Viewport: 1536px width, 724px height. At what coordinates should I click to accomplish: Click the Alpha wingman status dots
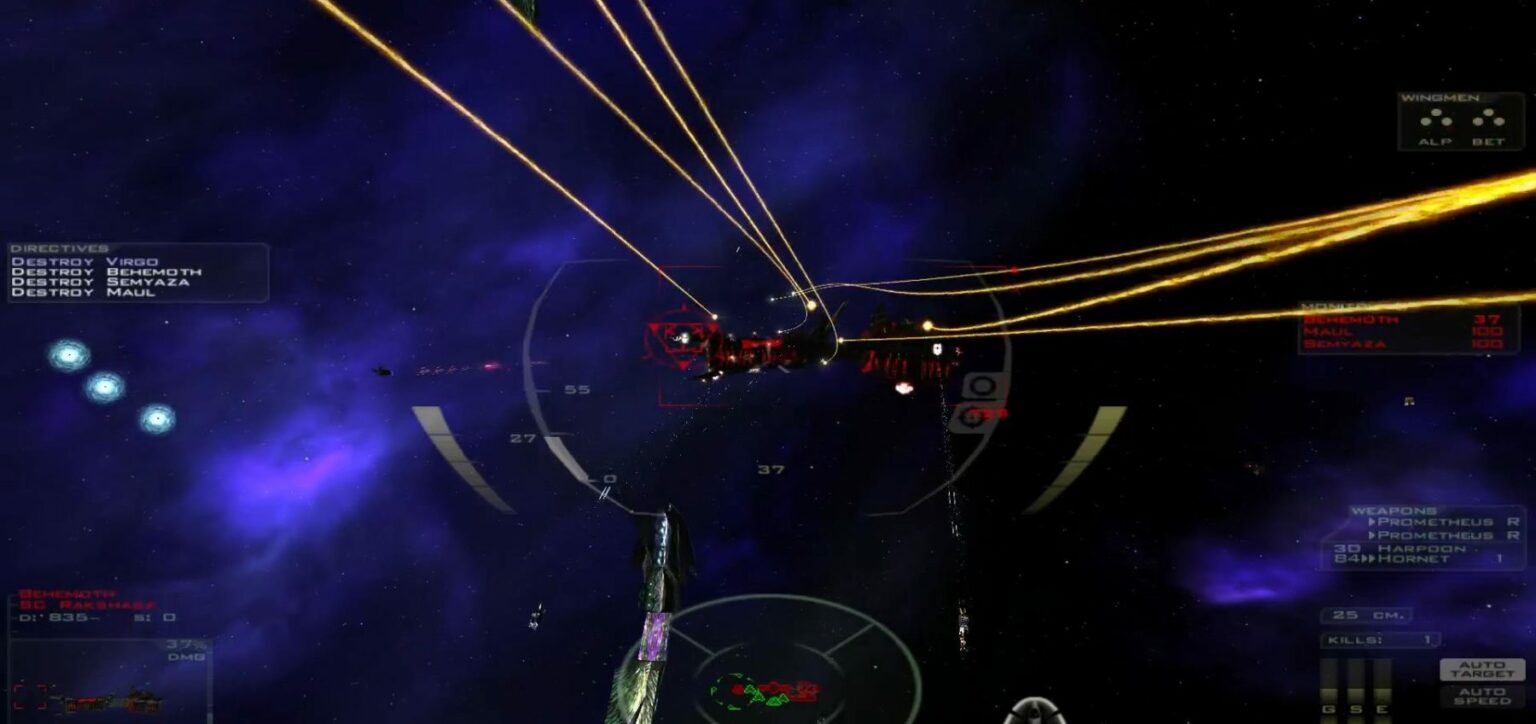click(1435, 119)
